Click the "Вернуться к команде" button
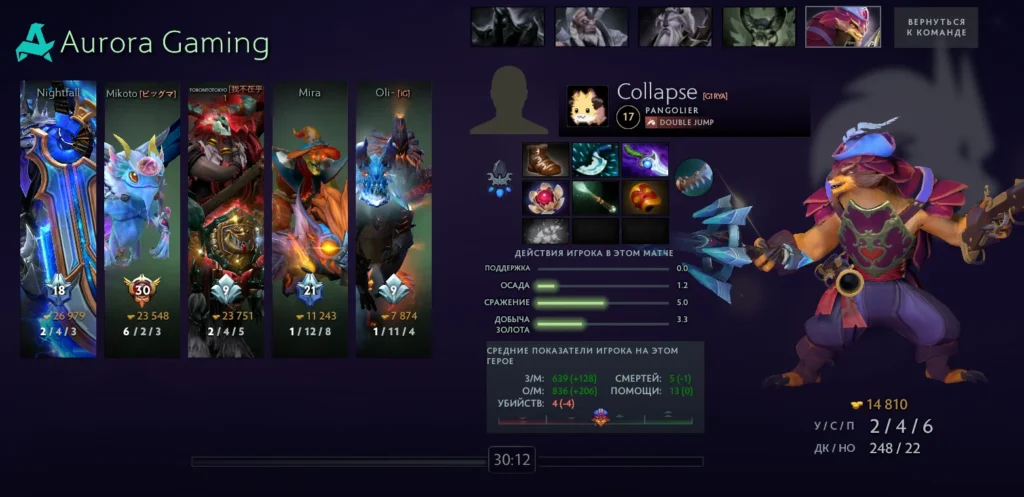Image resolution: width=1024 pixels, height=497 pixels. (x=936, y=27)
